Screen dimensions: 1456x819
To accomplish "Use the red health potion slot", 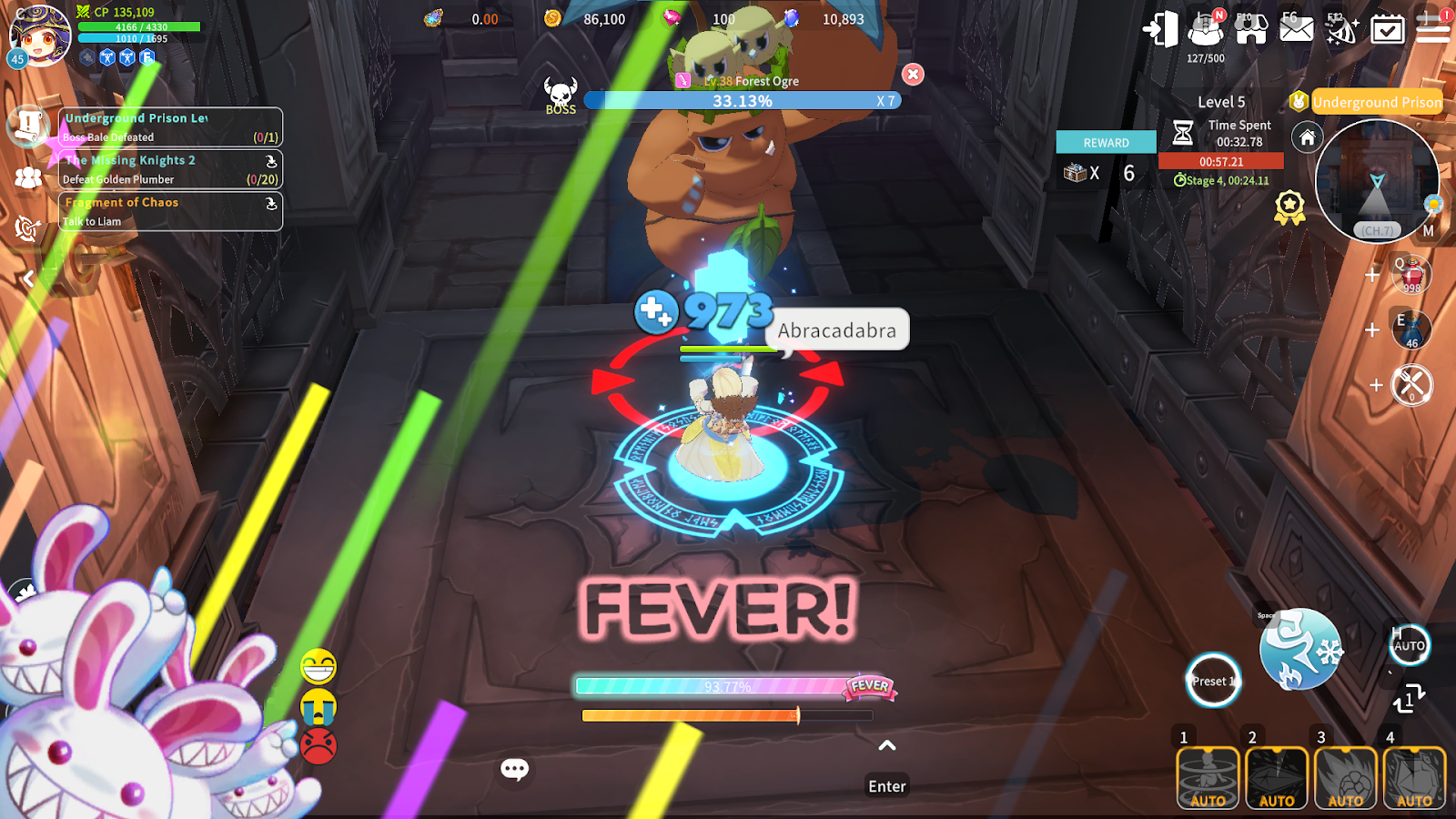I will (1411, 275).
